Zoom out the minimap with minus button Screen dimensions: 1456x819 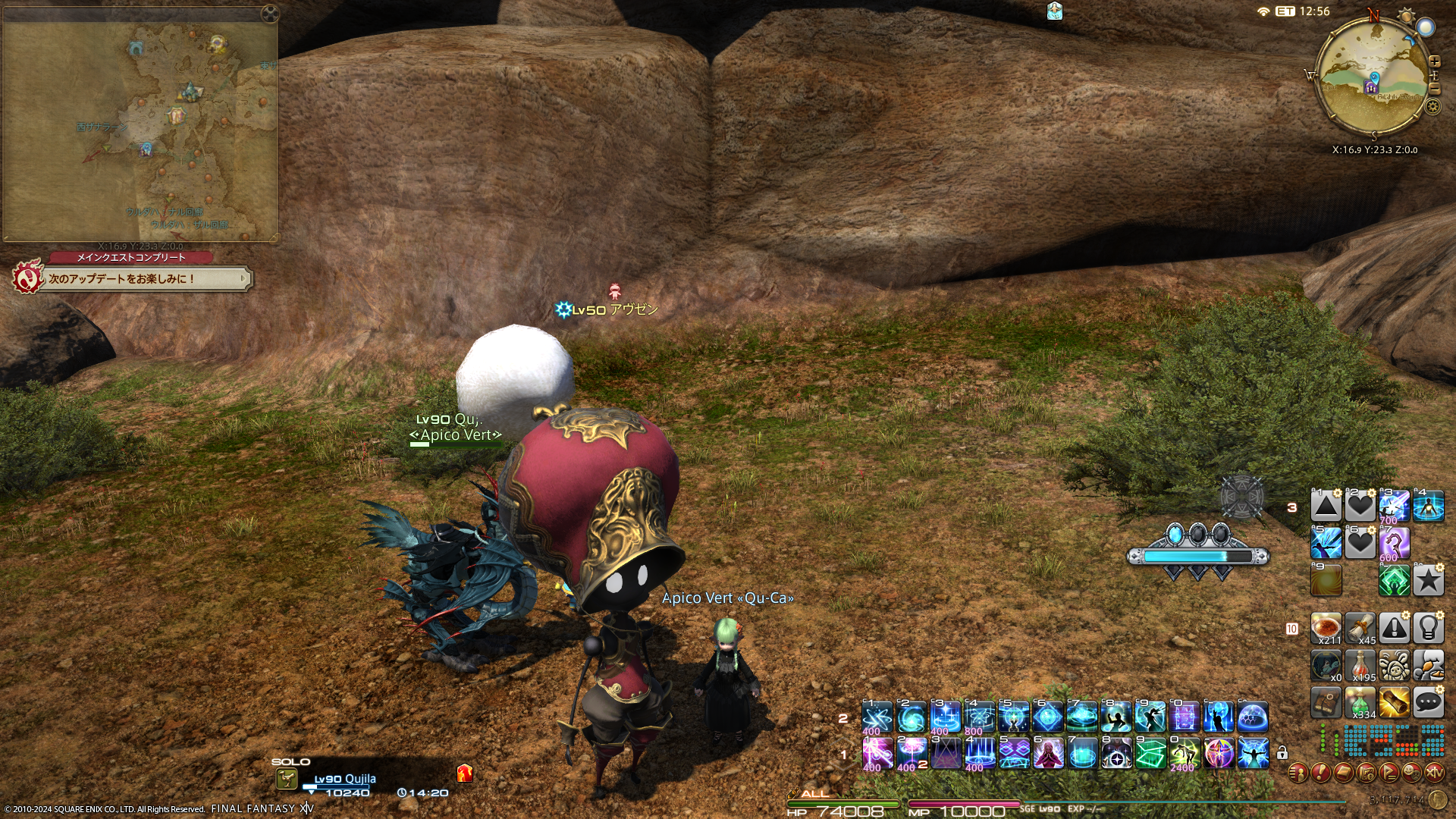coord(1434,89)
